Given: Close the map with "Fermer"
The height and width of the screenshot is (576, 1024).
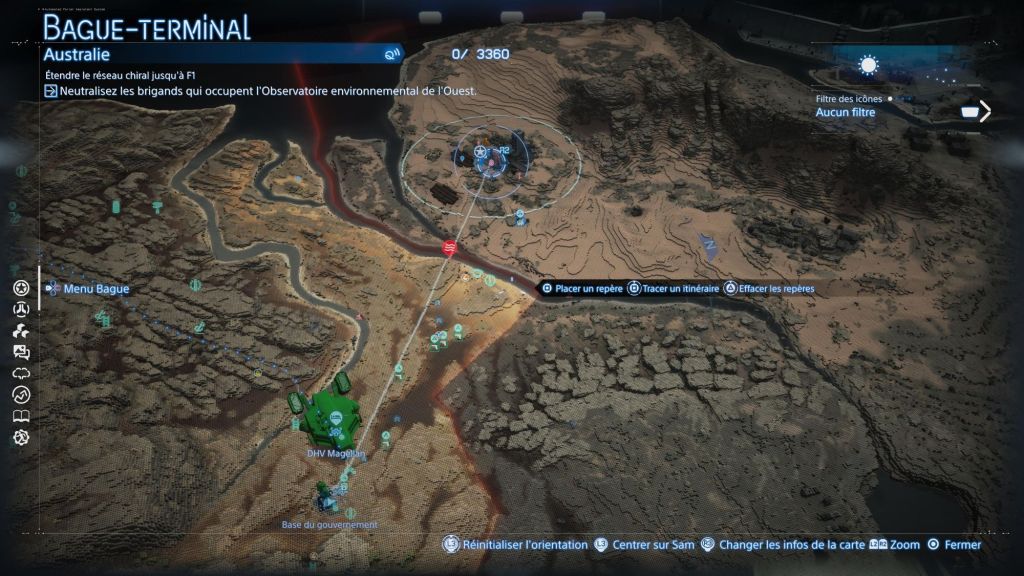Looking at the screenshot, I should (x=956, y=545).
